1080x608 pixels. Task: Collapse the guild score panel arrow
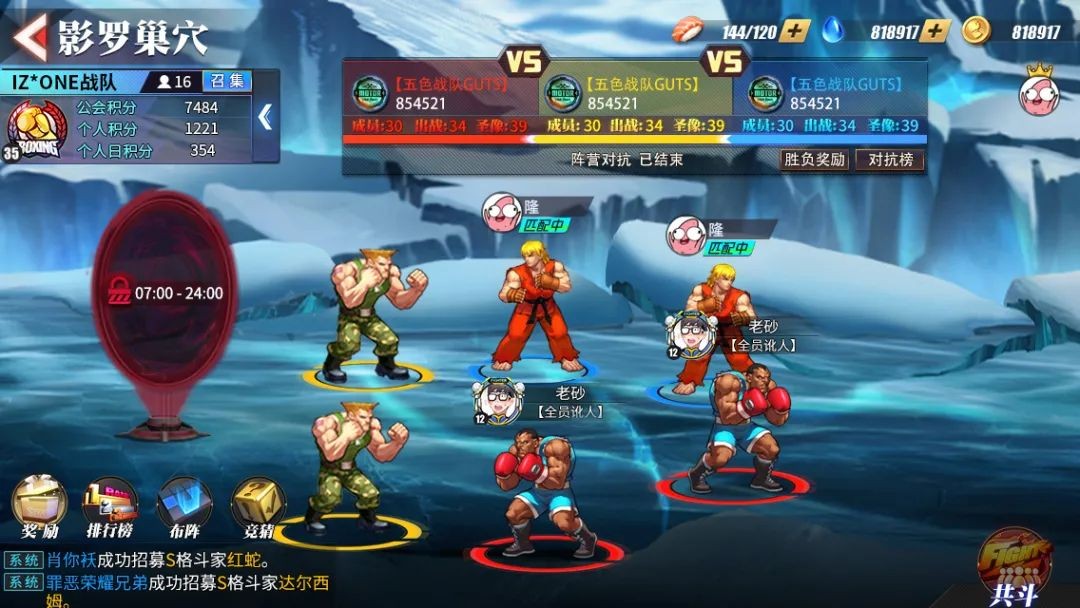[265, 118]
